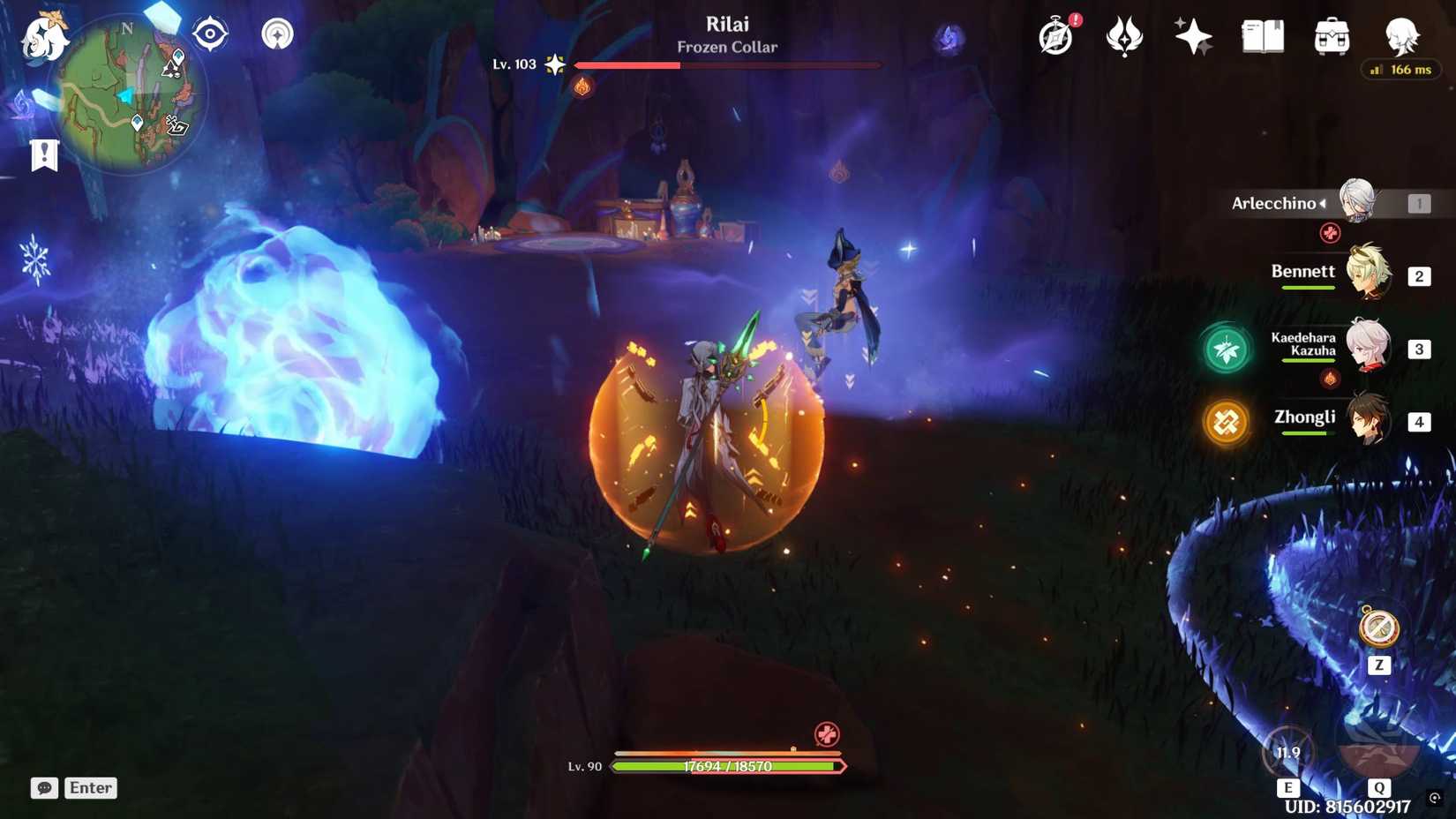
Task: Toggle the multiplayer broadcast icon near the minimap
Action: [277, 34]
